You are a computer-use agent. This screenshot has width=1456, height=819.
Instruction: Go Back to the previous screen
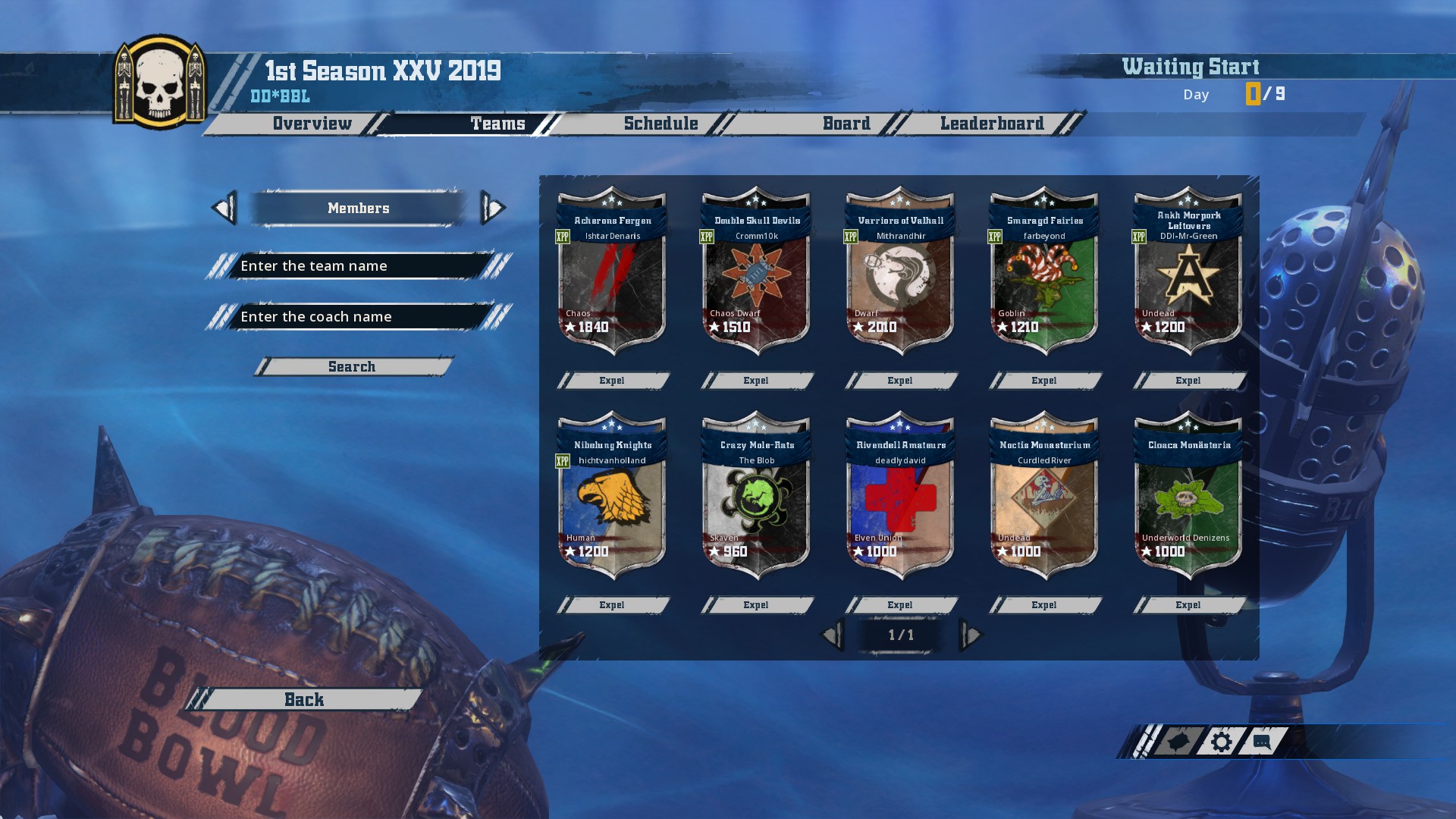(304, 700)
